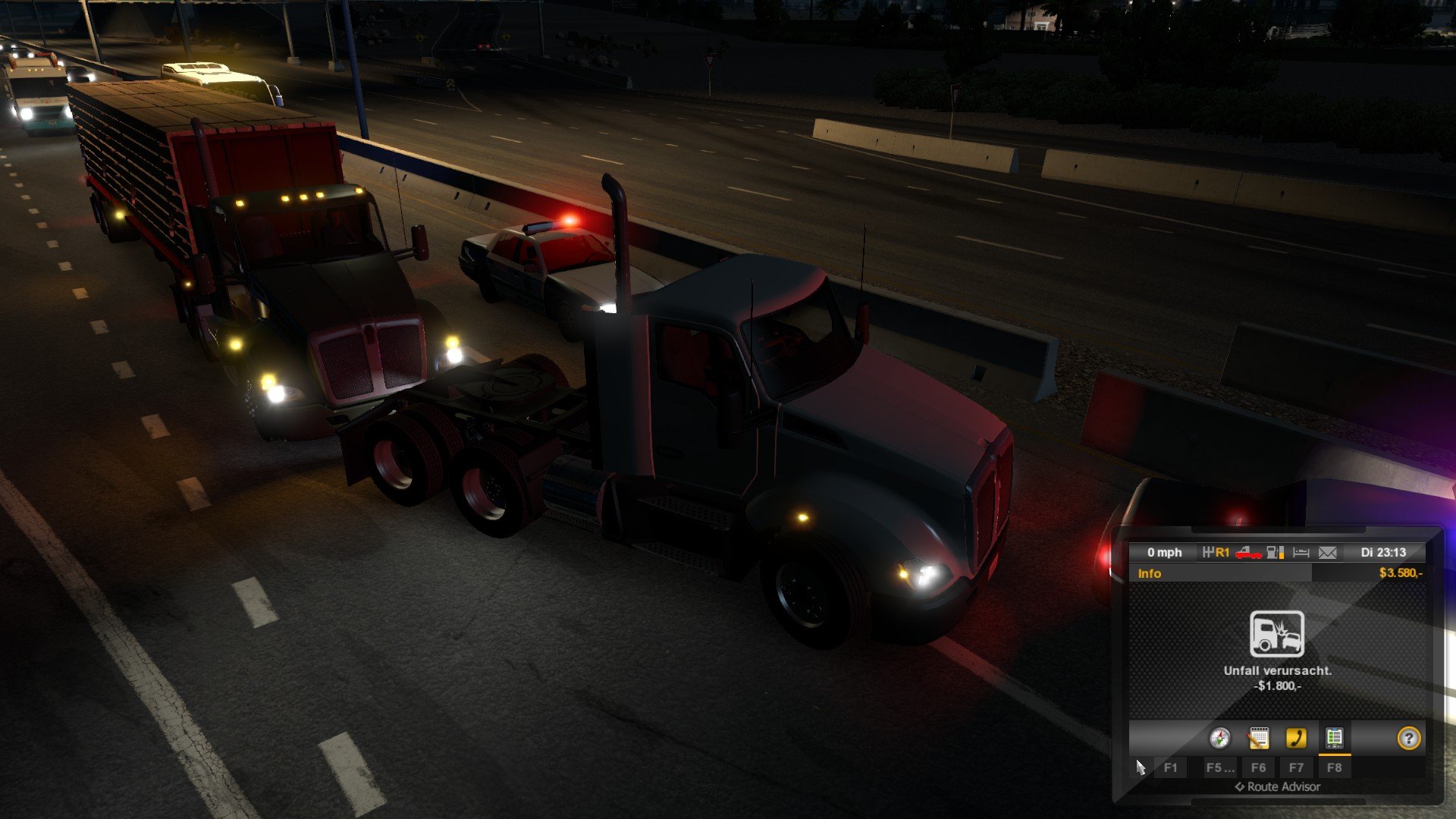Click the red truck damage icon
The image size is (1456, 819).
1248,553
